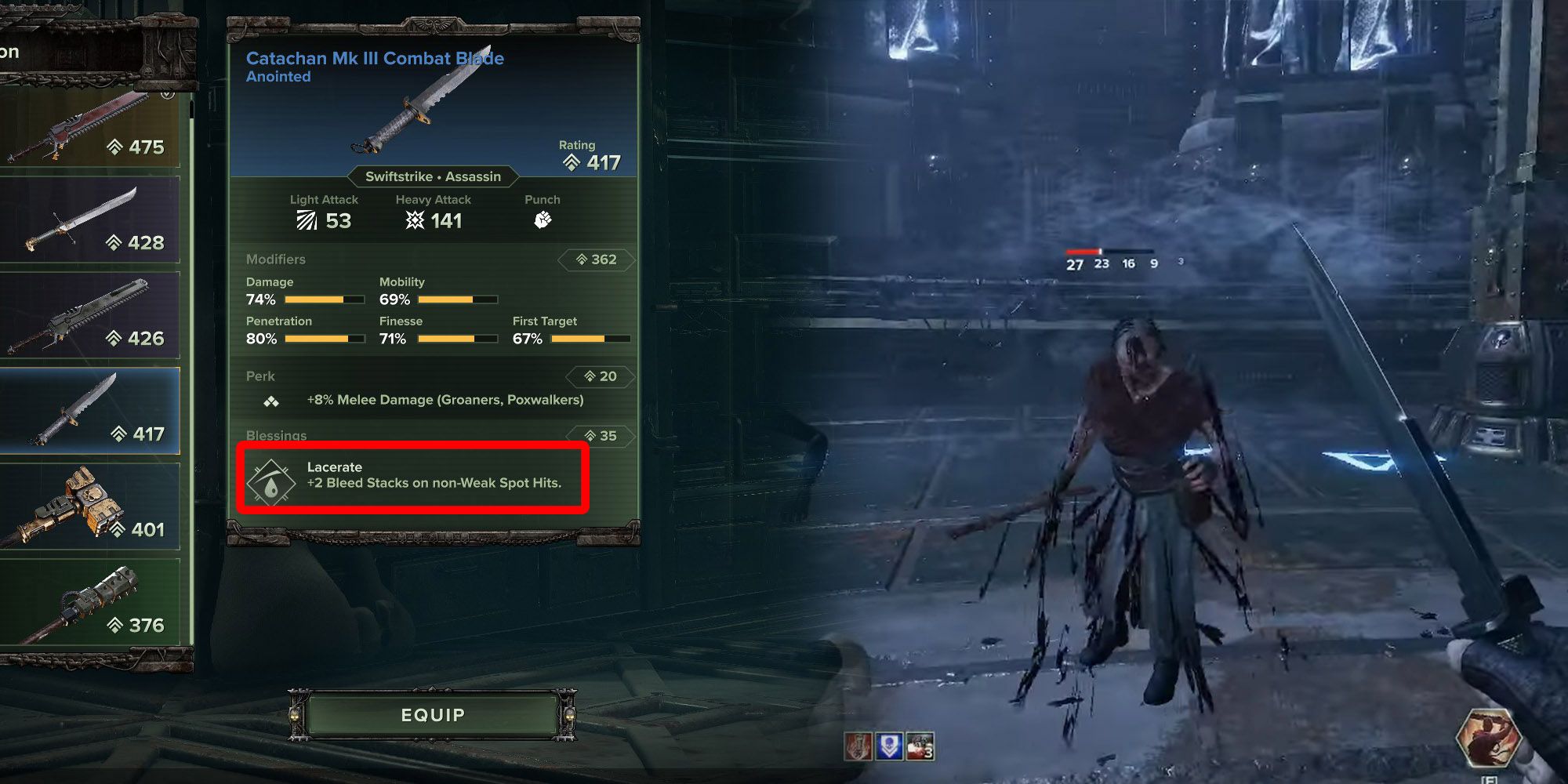Click the Swiftstrike · Assassin banner
The image size is (1568, 784).
[x=433, y=176]
